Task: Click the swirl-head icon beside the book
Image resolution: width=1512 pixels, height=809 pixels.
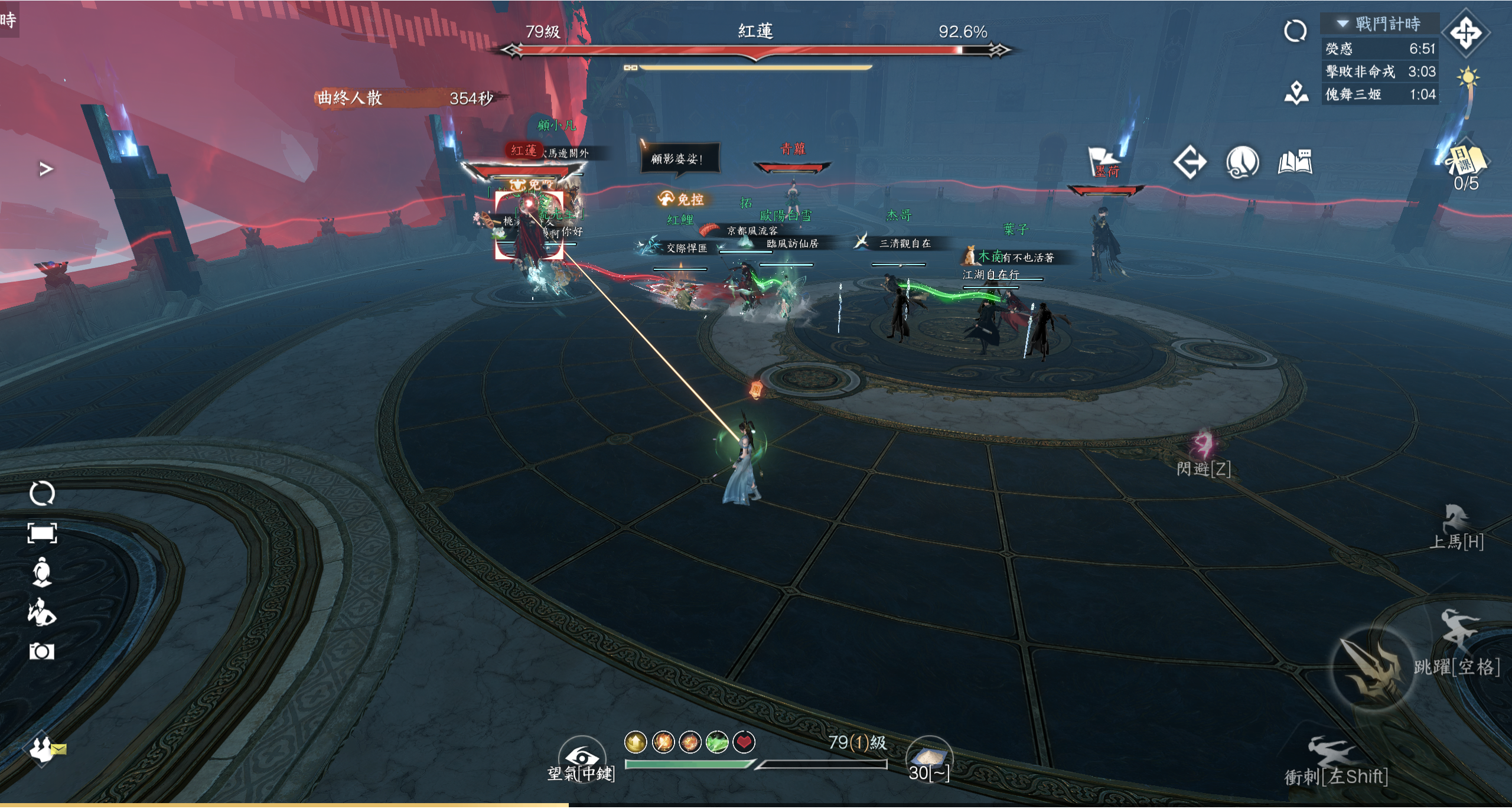Action: pos(1242,162)
